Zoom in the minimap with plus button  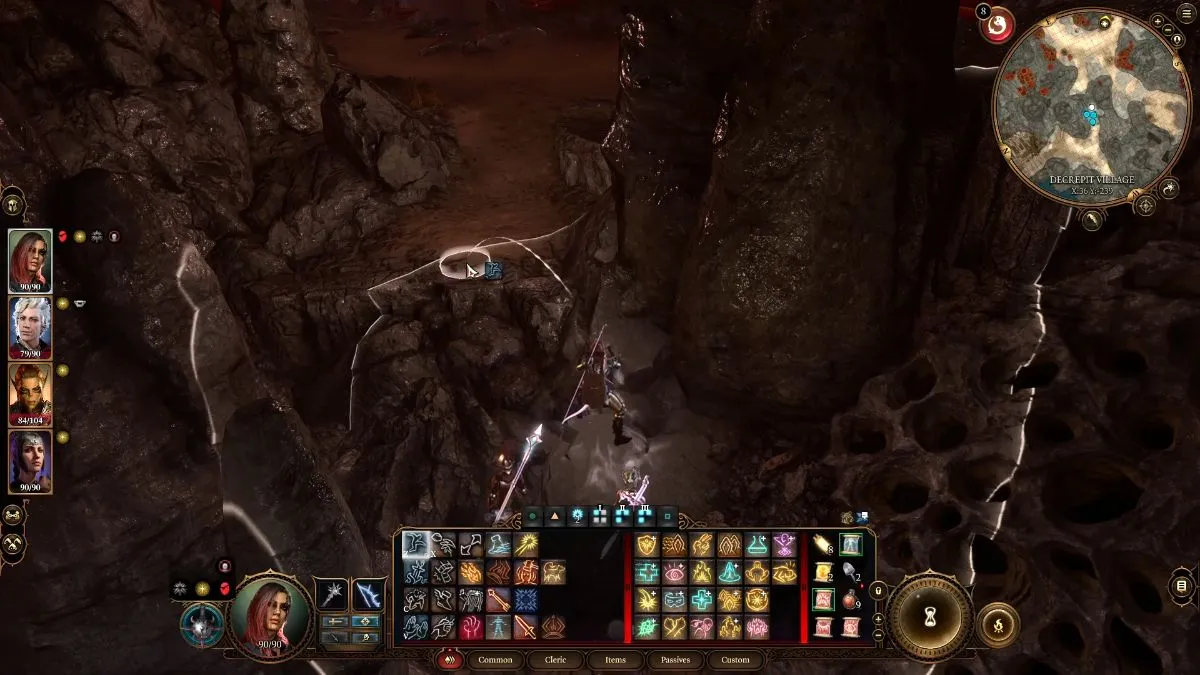1157,20
